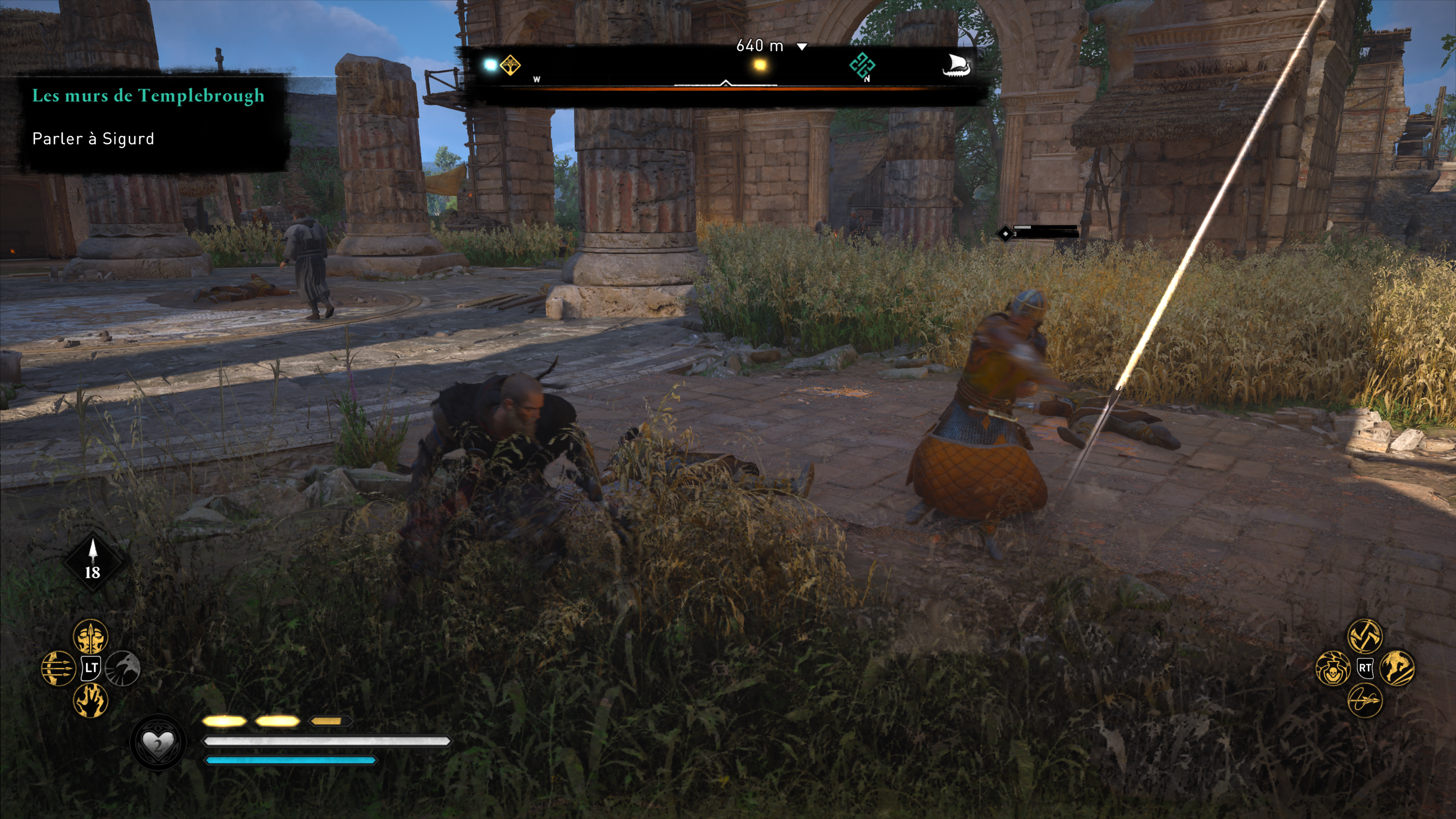Use the harpoon with rope ability

(x=1365, y=700)
